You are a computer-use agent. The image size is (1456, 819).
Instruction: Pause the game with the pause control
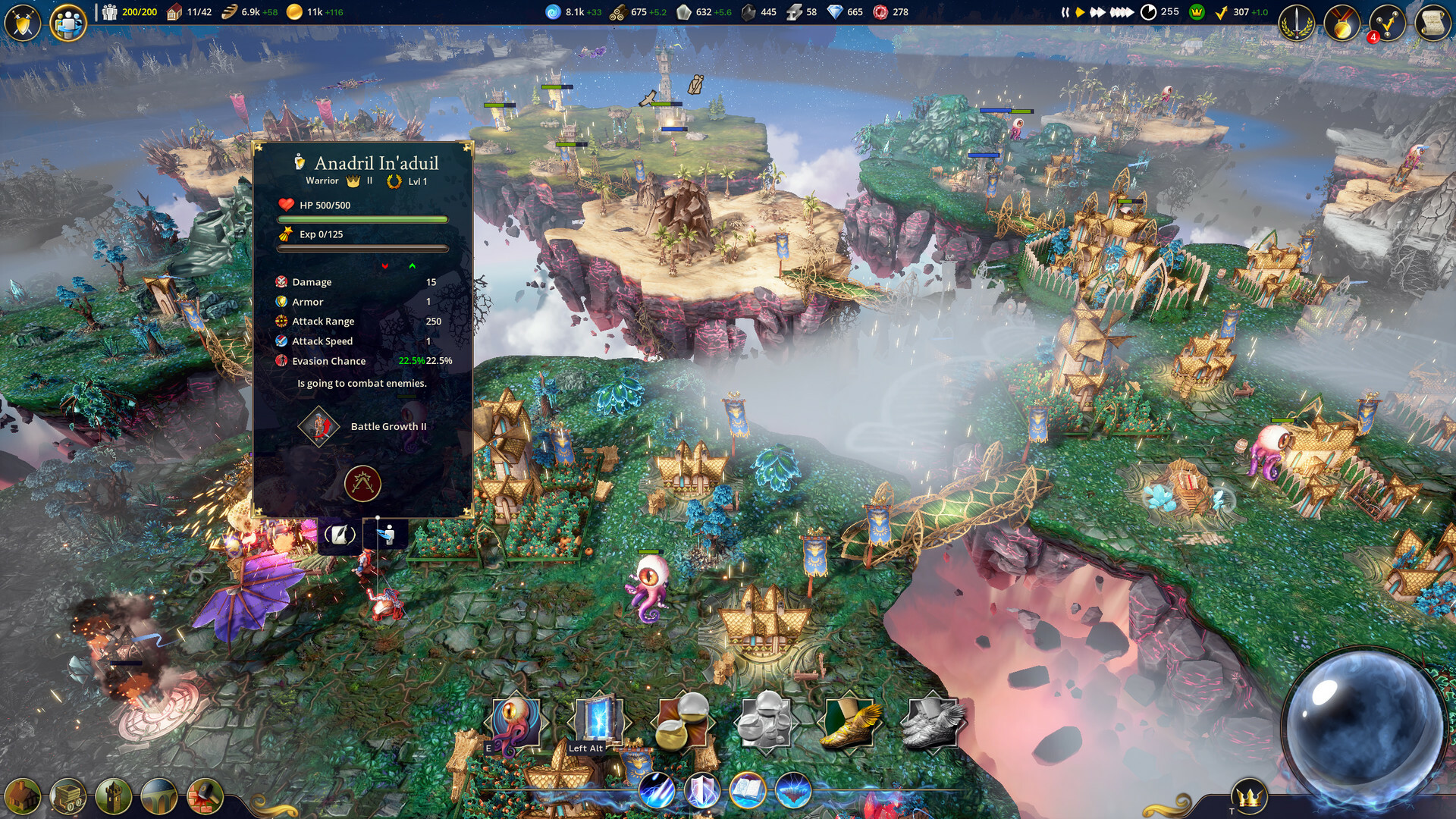pyautogui.click(x=1065, y=12)
